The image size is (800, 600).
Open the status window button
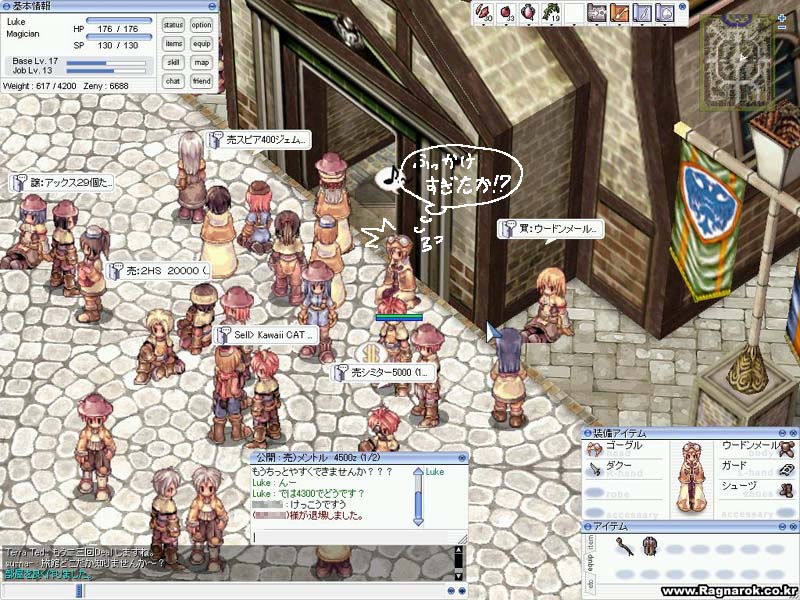[173, 24]
